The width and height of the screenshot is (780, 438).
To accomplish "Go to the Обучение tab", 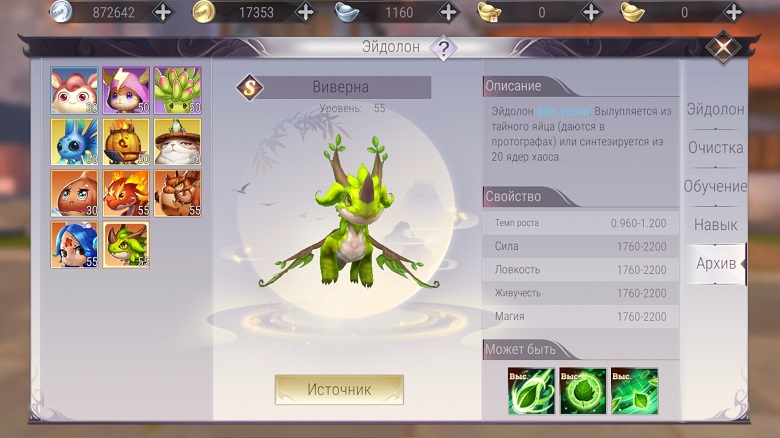I will 714,187.
